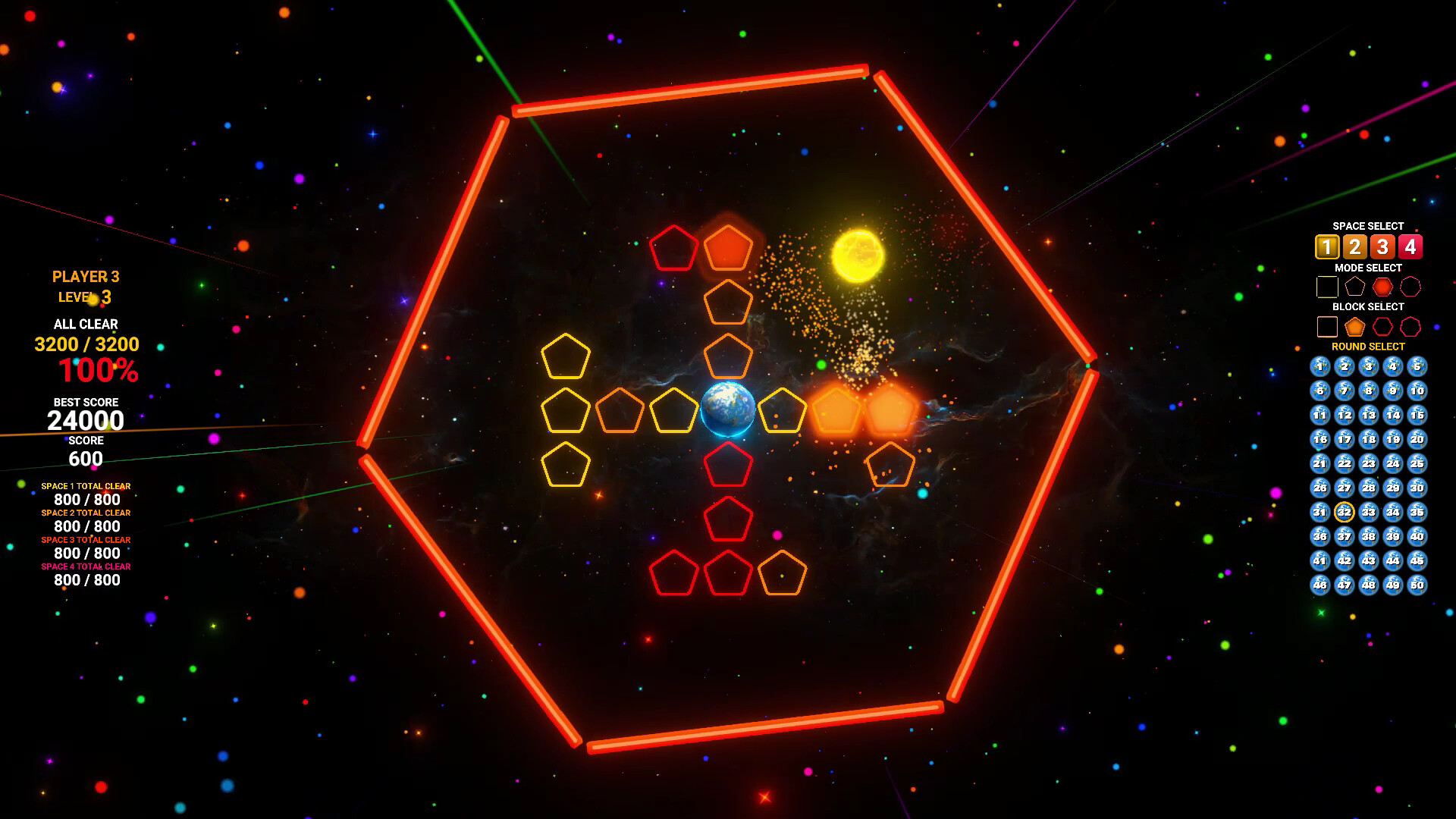Select Space 3 in Space Select
The image size is (1456, 819).
point(1382,246)
